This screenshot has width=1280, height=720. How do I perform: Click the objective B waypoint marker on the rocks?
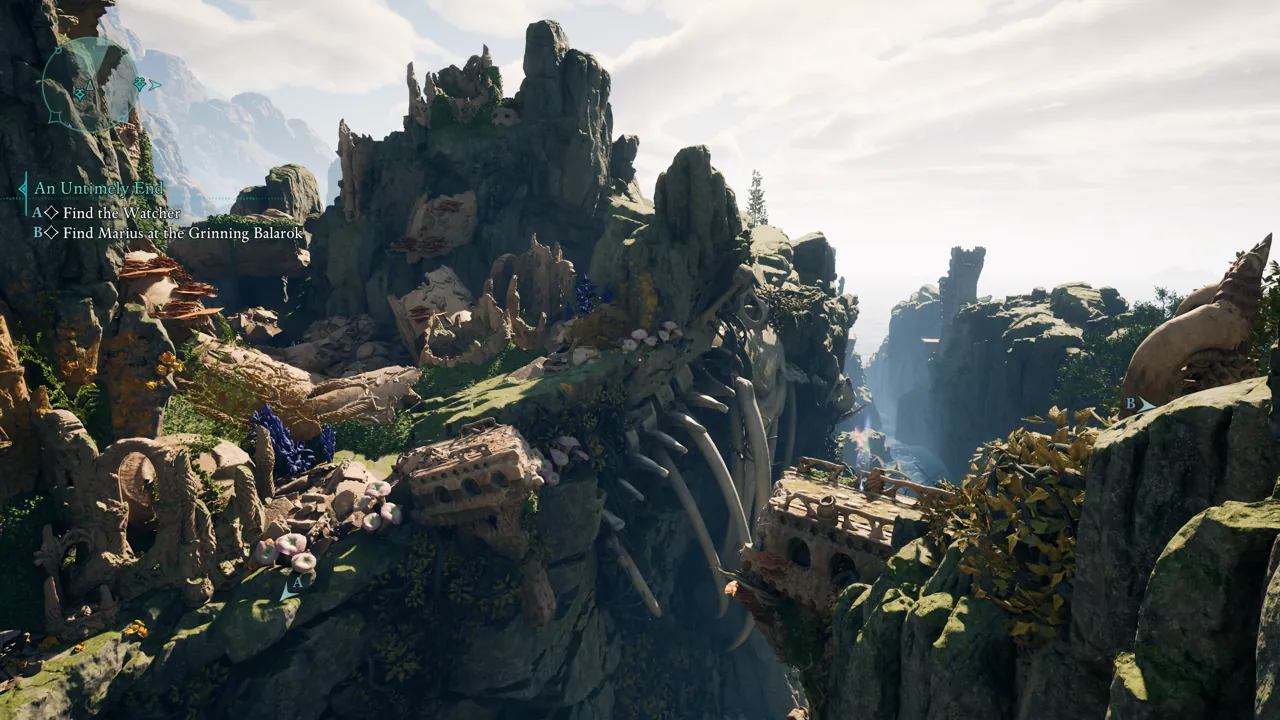1138,404
